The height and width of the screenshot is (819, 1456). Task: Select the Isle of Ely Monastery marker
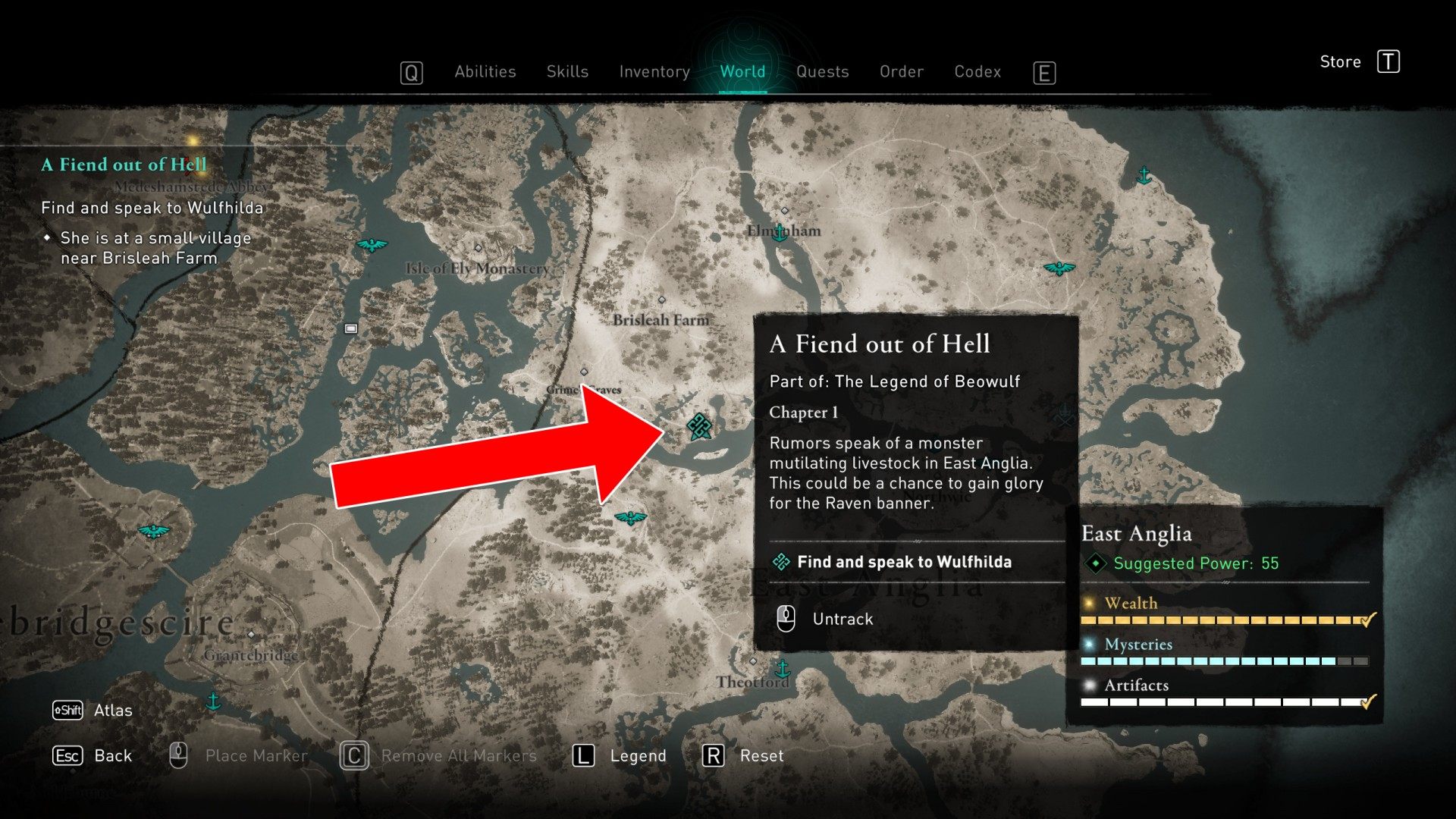coord(478,248)
